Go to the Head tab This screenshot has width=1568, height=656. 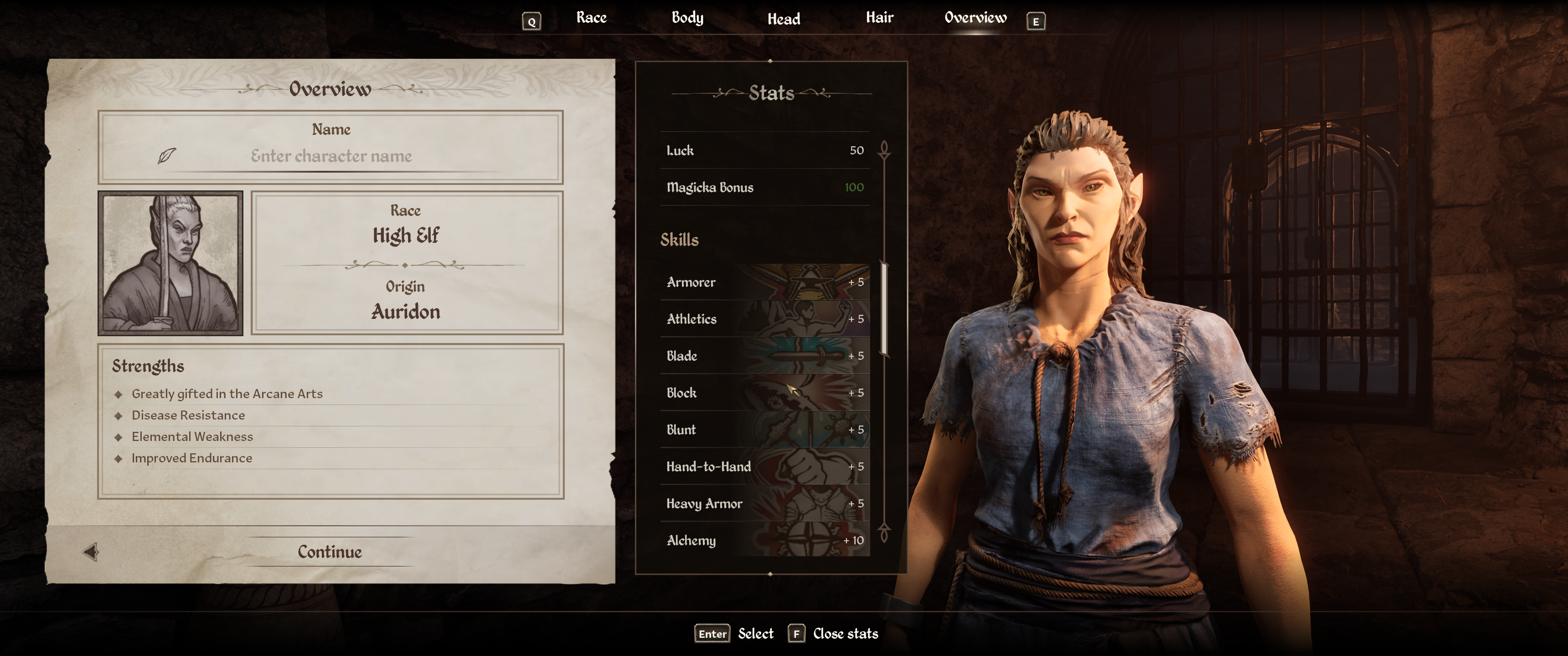[x=784, y=19]
